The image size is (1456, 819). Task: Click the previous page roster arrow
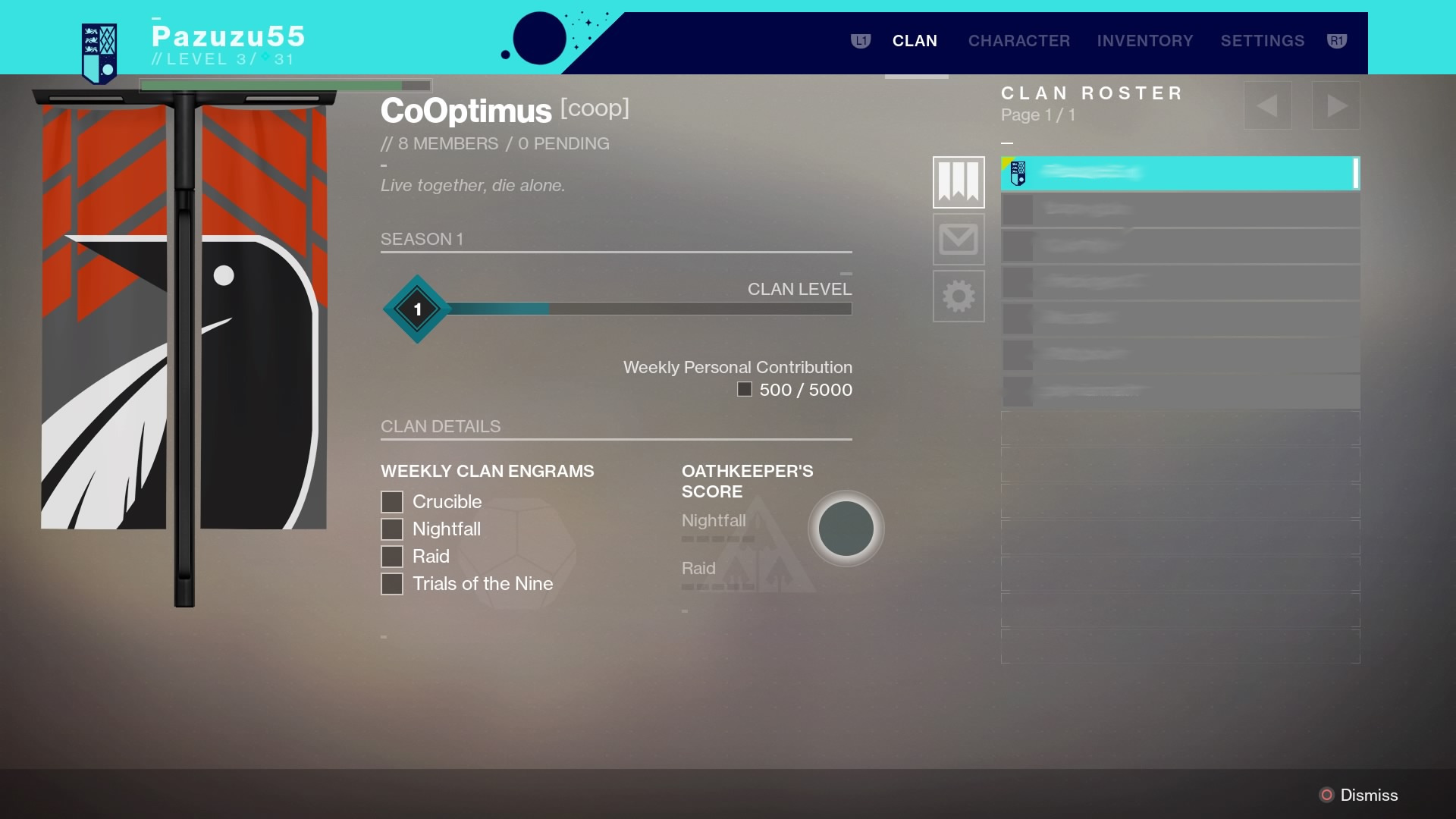coord(1268,105)
